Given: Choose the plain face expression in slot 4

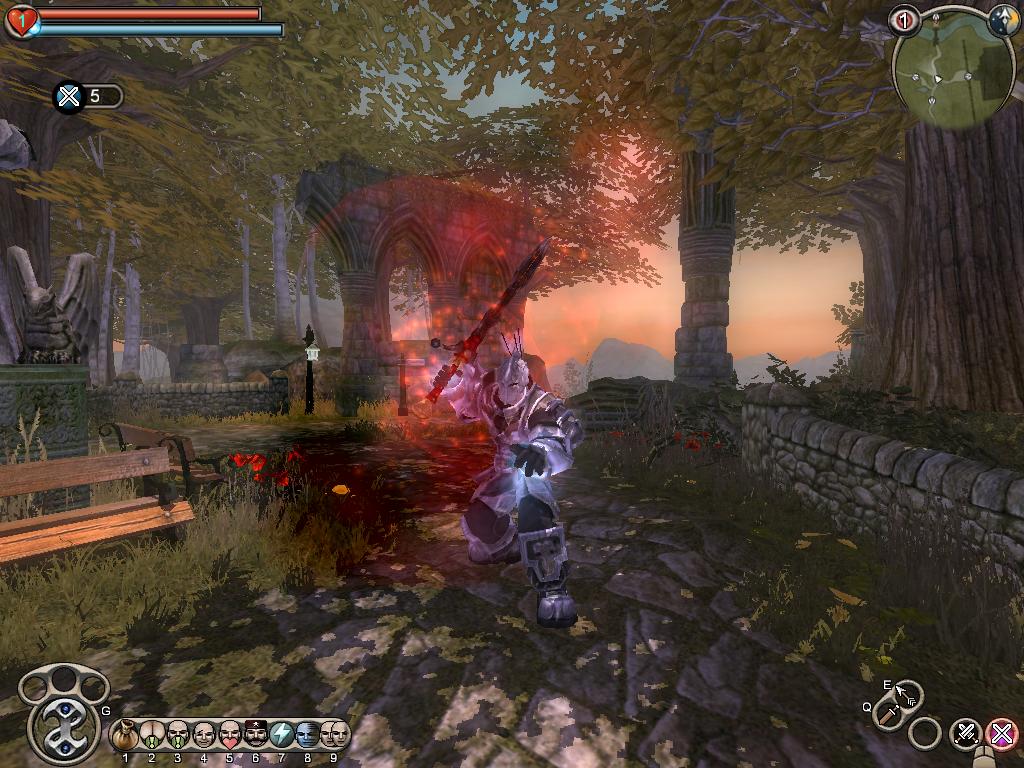Looking at the screenshot, I should 203,736.
